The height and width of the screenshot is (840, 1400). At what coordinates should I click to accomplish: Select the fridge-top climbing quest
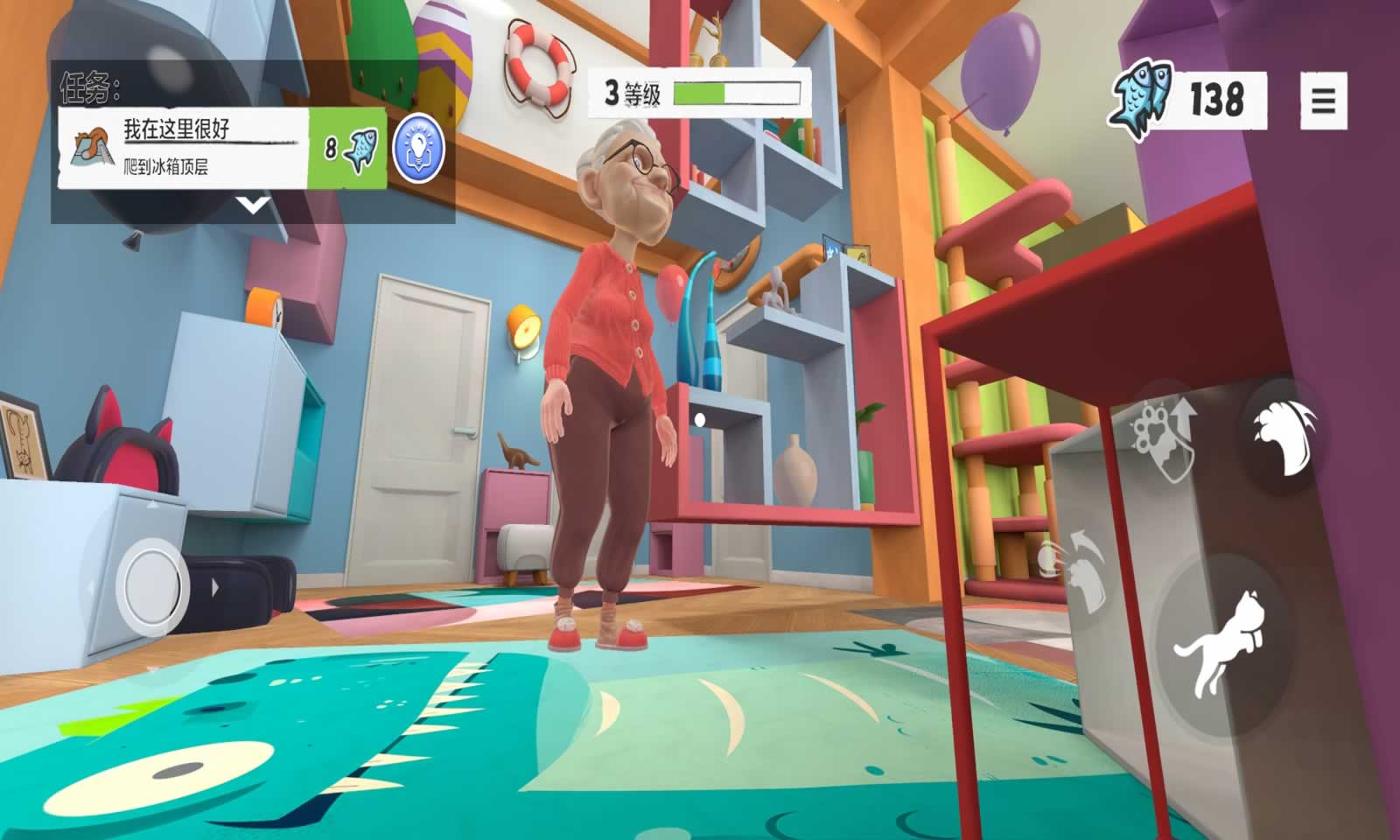point(184,148)
